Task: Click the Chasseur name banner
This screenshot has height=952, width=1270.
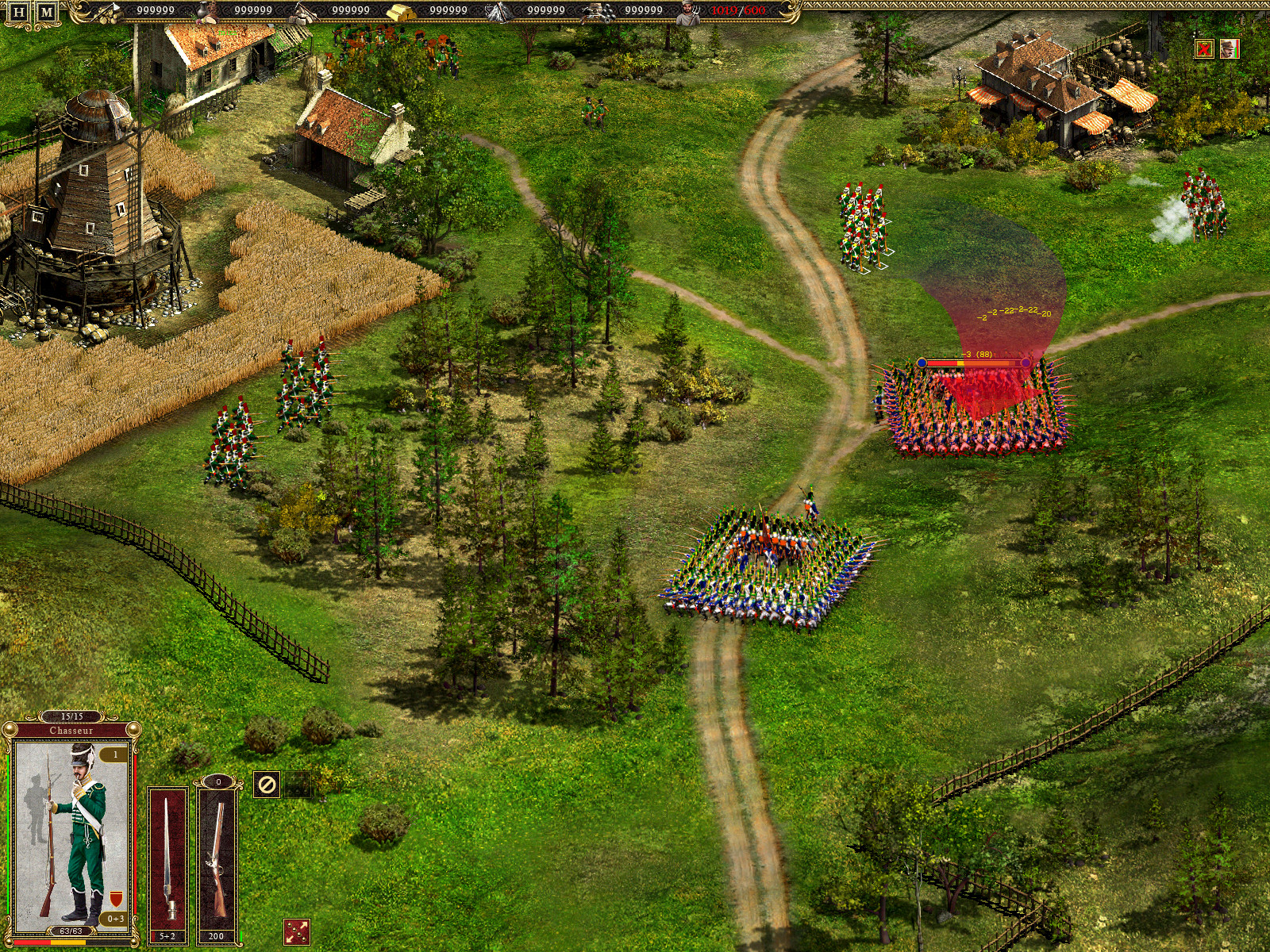Action: 71,731
